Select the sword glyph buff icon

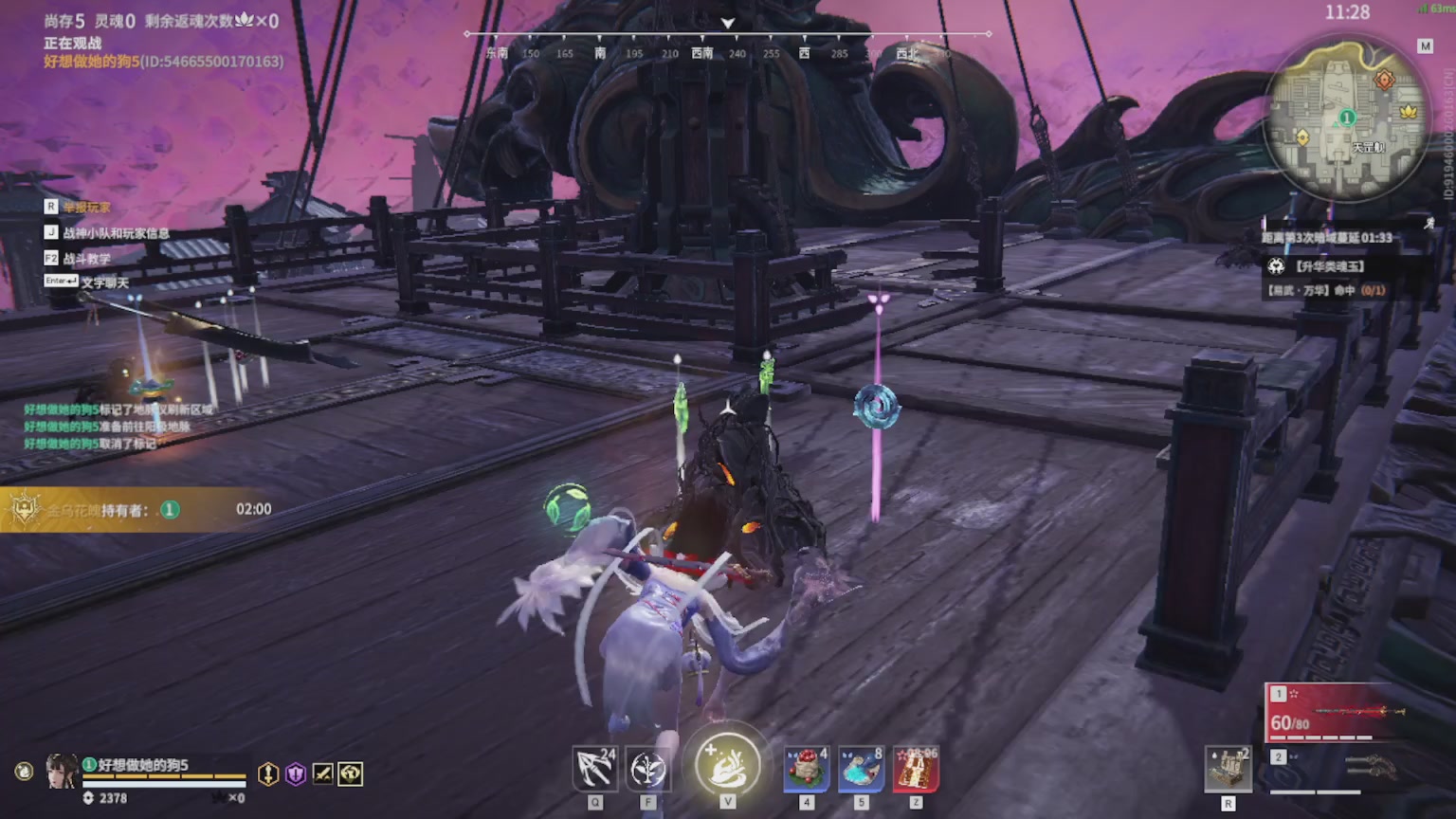[323, 774]
